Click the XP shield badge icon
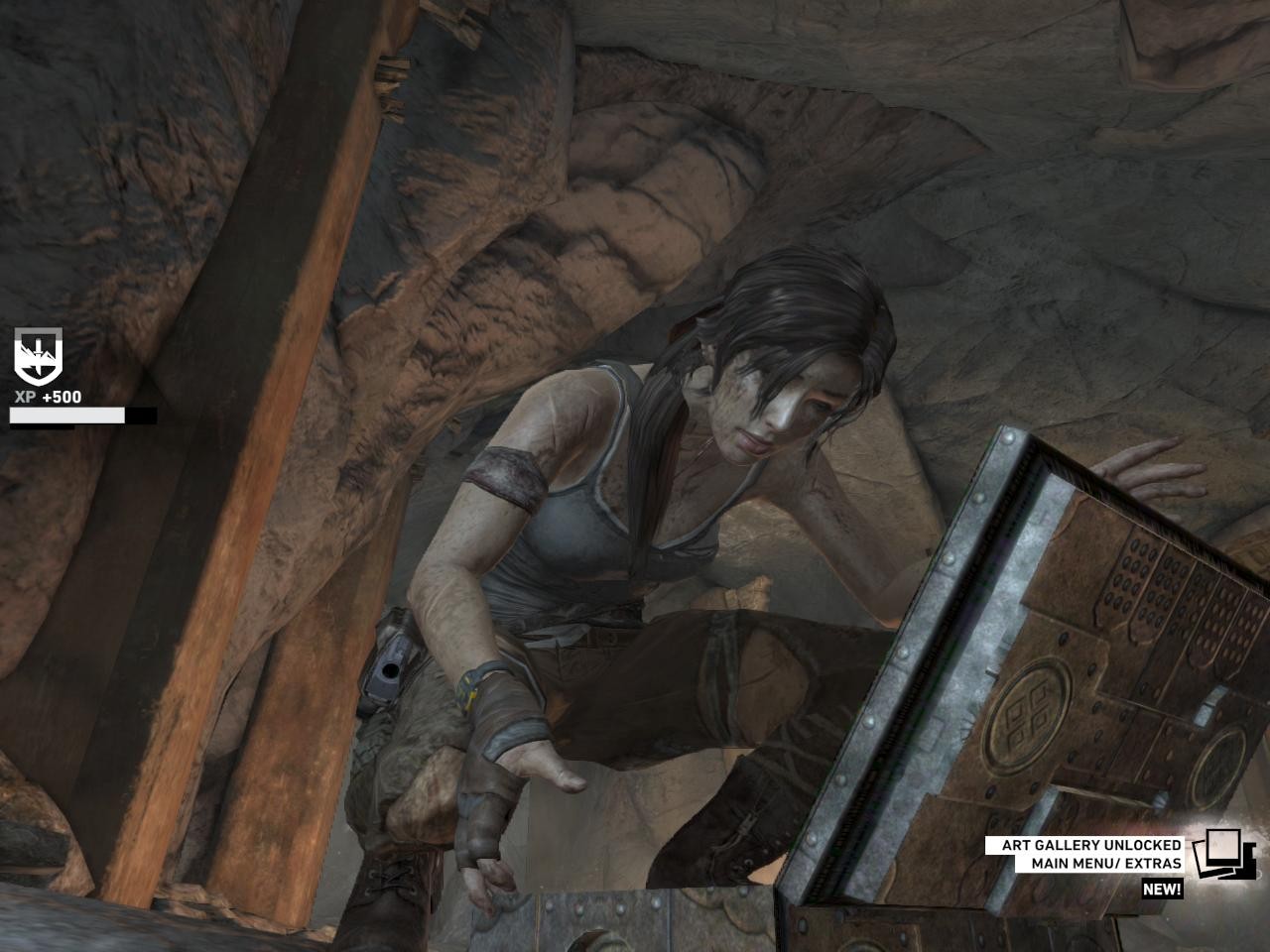 pyautogui.click(x=38, y=355)
